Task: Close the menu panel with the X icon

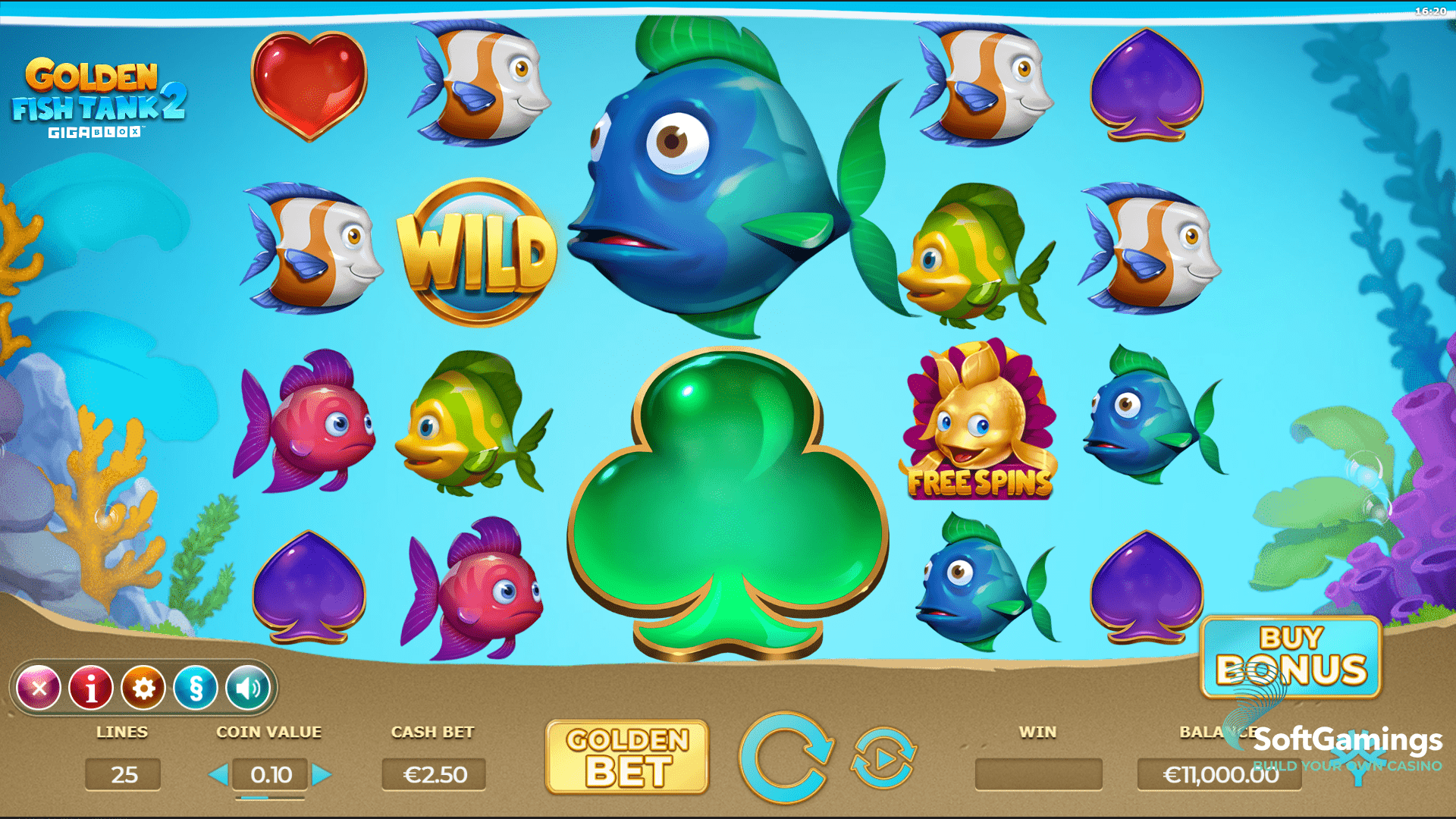Action: coord(40,687)
